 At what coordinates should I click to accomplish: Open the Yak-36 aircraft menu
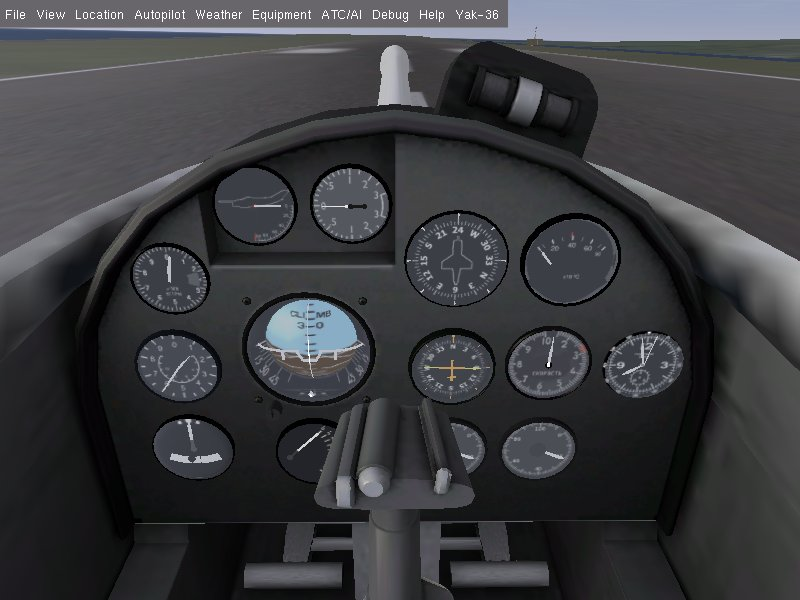[x=477, y=15]
